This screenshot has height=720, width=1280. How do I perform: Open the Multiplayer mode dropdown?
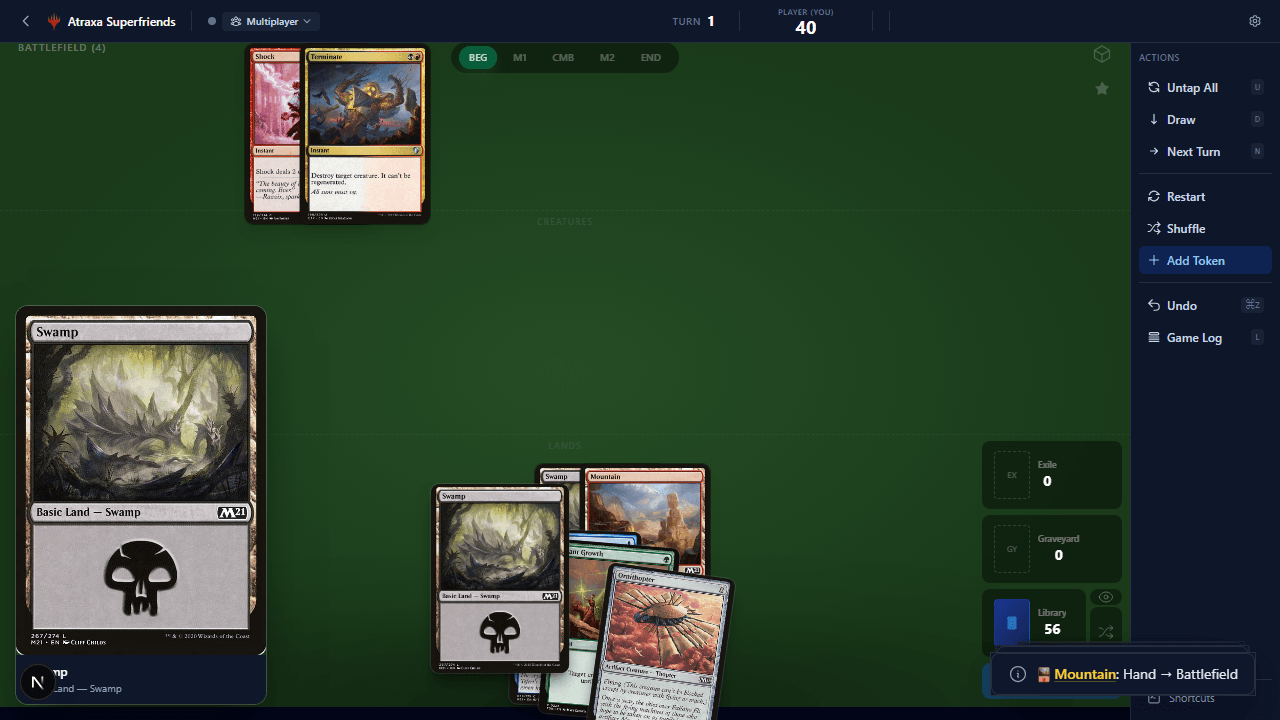pyautogui.click(x=270, y=21)
